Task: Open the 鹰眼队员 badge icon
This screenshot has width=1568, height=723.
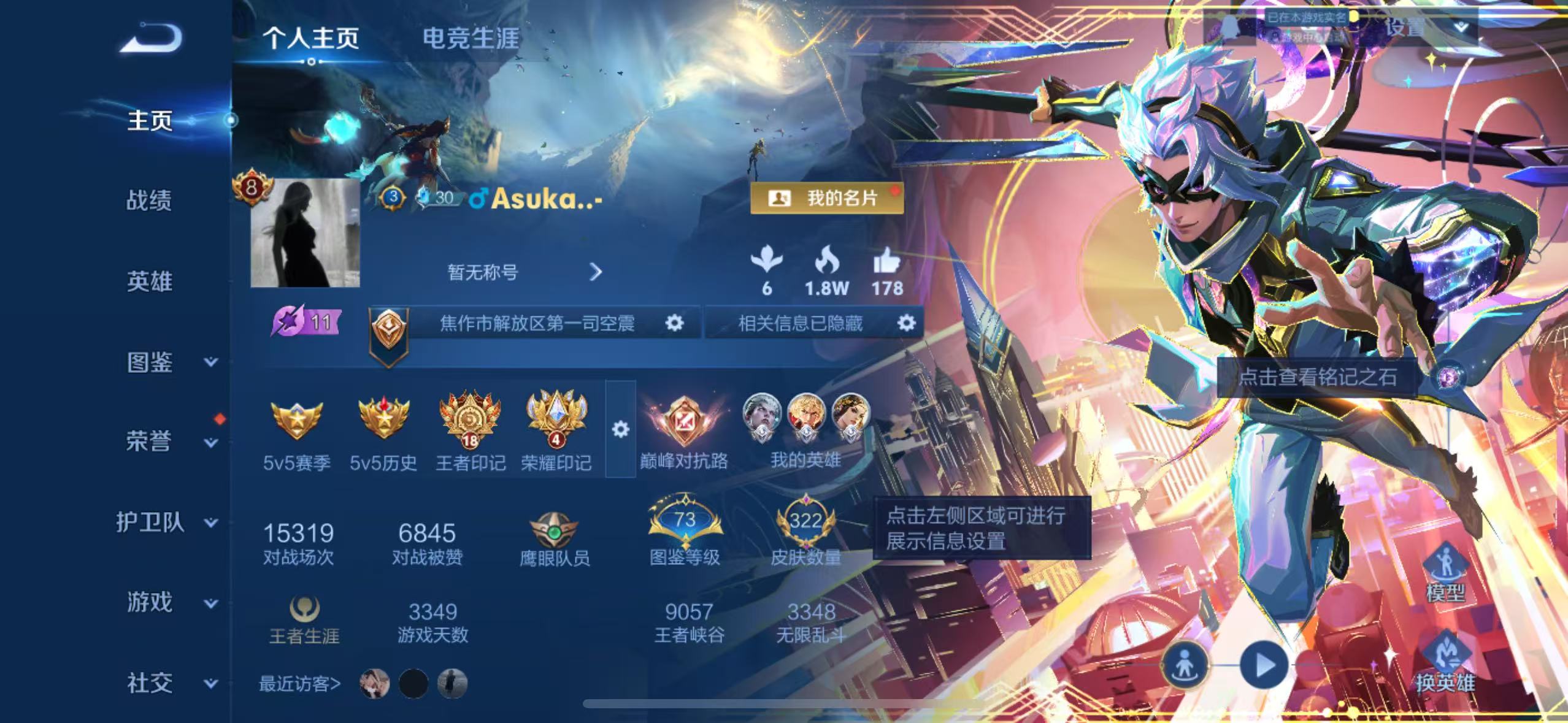Action: [555, 533]
